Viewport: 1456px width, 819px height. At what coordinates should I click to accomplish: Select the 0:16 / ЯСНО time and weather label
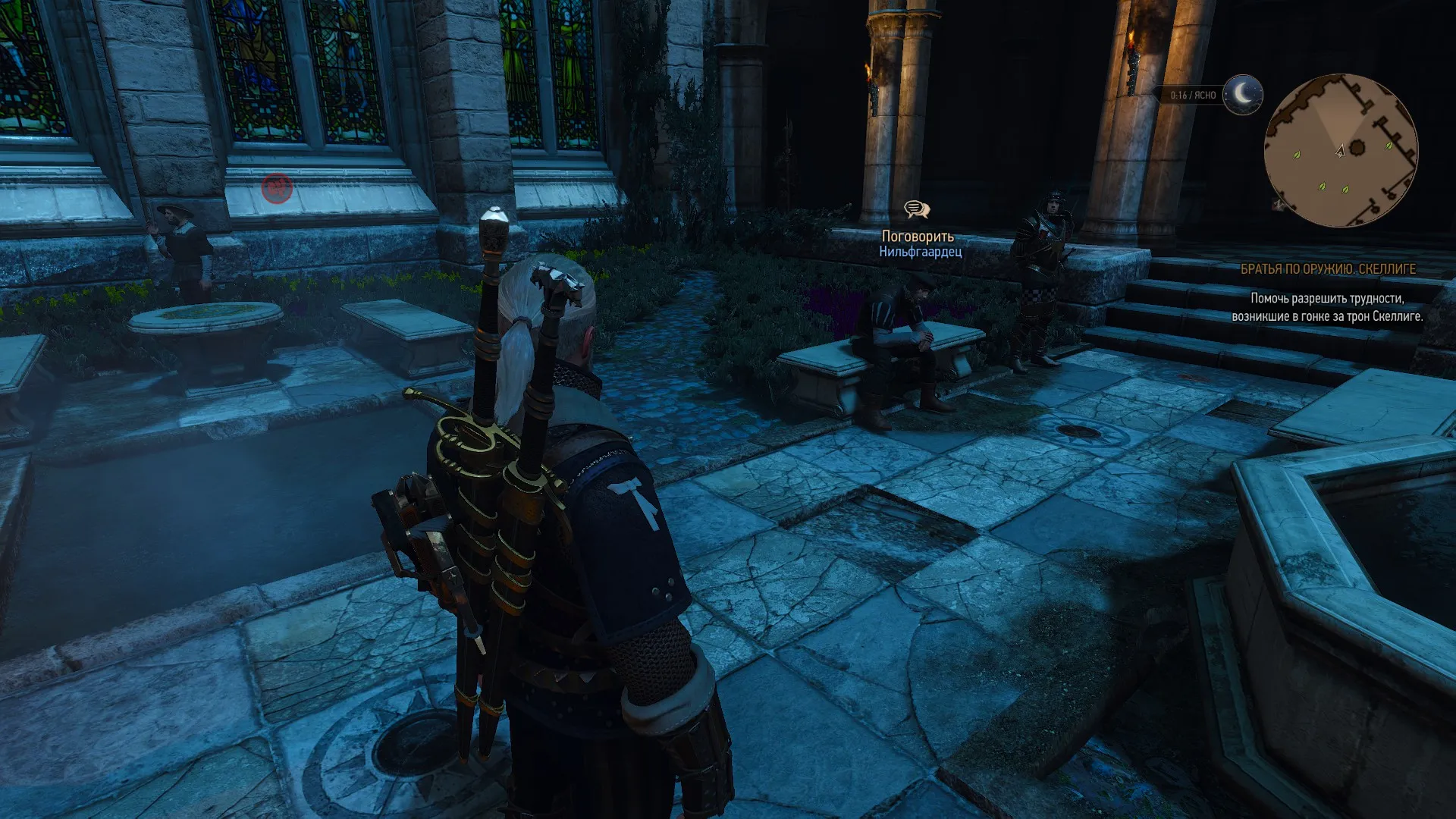(1192, 96)
